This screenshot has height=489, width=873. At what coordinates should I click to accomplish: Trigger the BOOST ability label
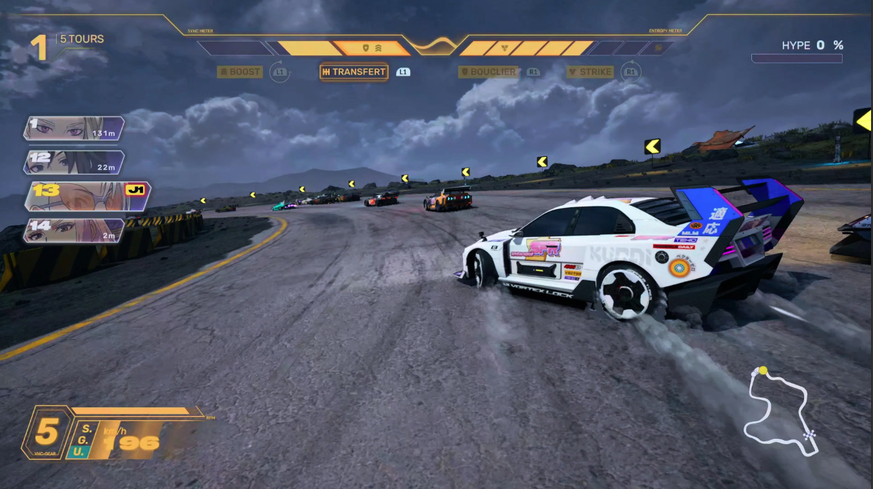[240, 72]
